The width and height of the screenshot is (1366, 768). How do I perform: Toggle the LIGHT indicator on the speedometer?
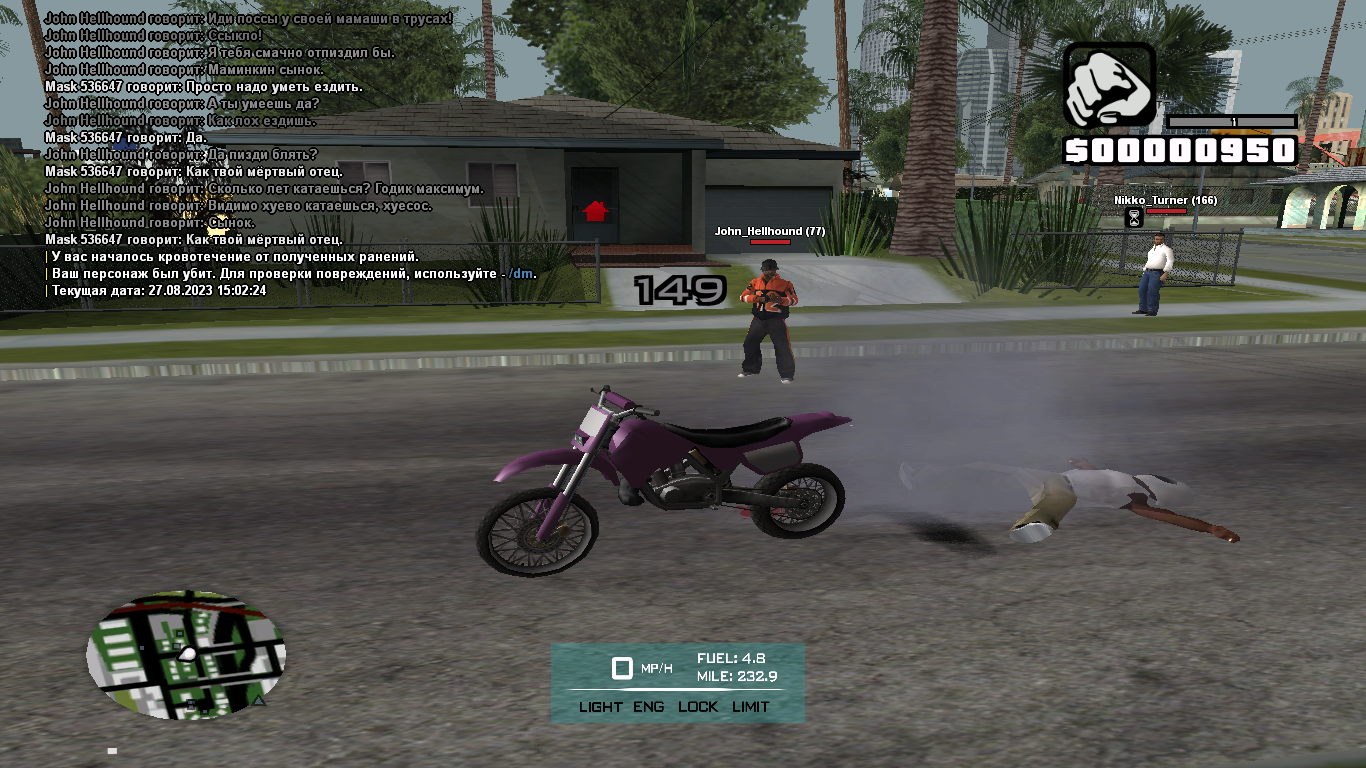[600, 707]
